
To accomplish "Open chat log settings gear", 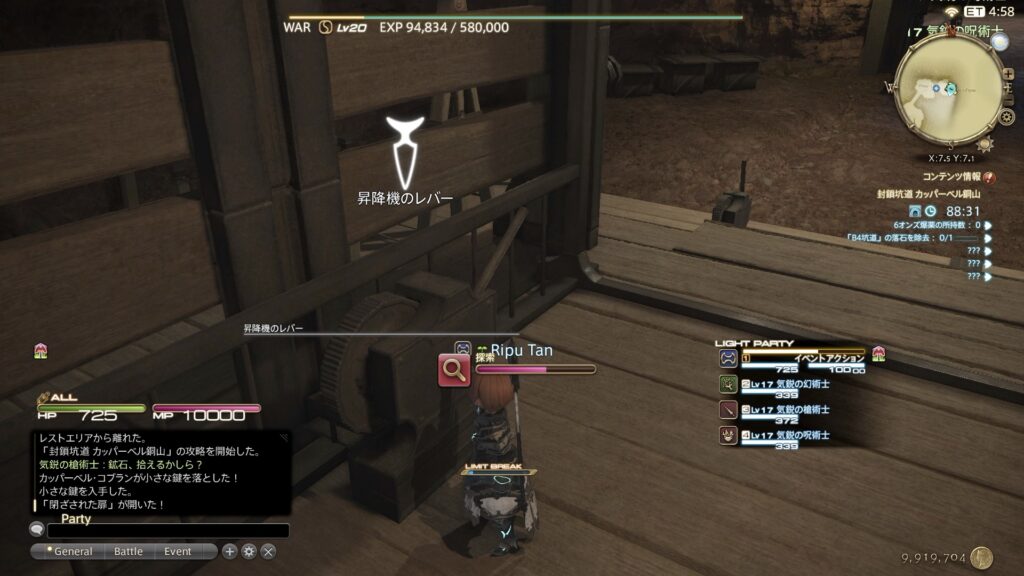I will (x=249, y=551).
